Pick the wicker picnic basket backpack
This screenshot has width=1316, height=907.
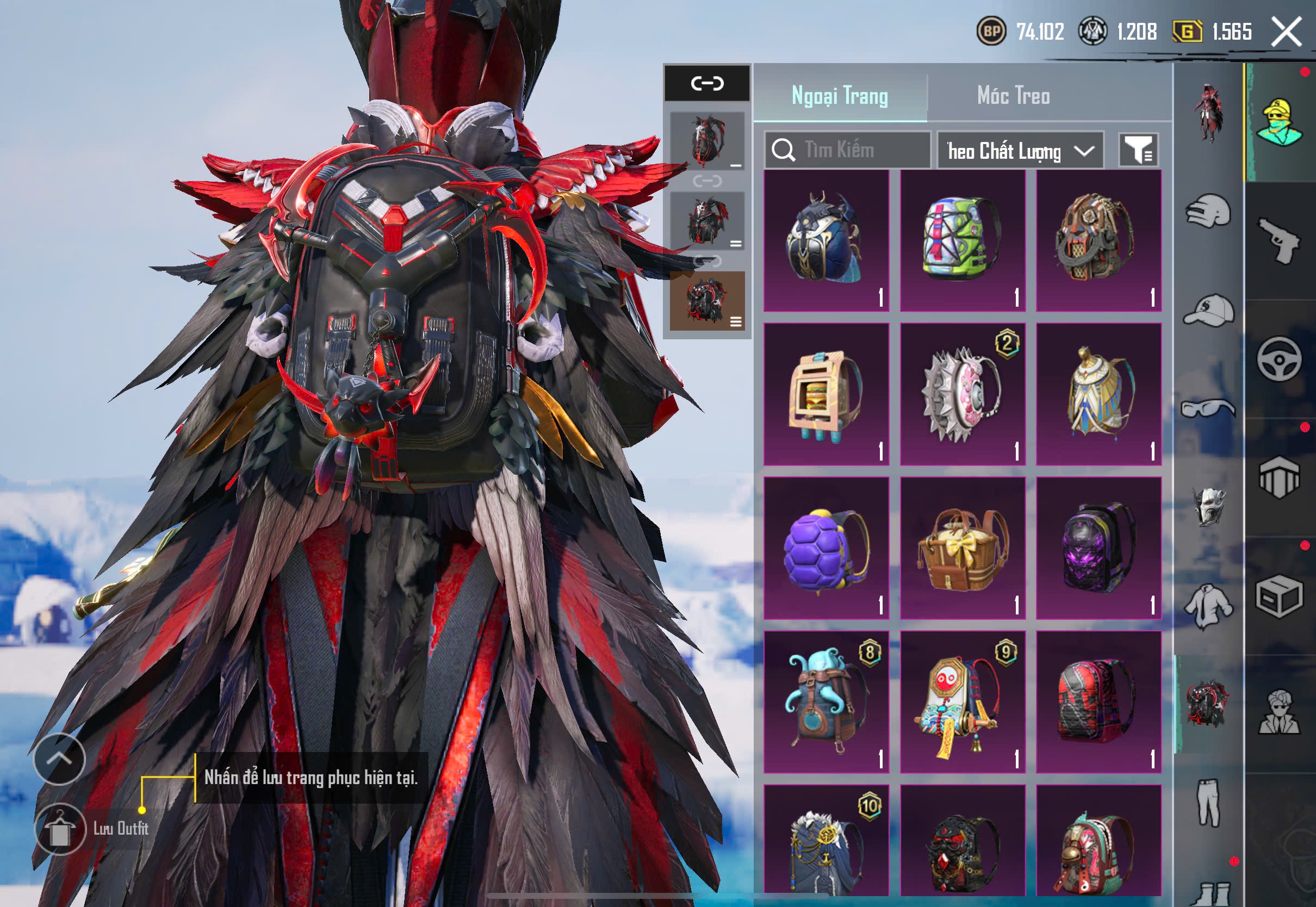tap(962, 548)
